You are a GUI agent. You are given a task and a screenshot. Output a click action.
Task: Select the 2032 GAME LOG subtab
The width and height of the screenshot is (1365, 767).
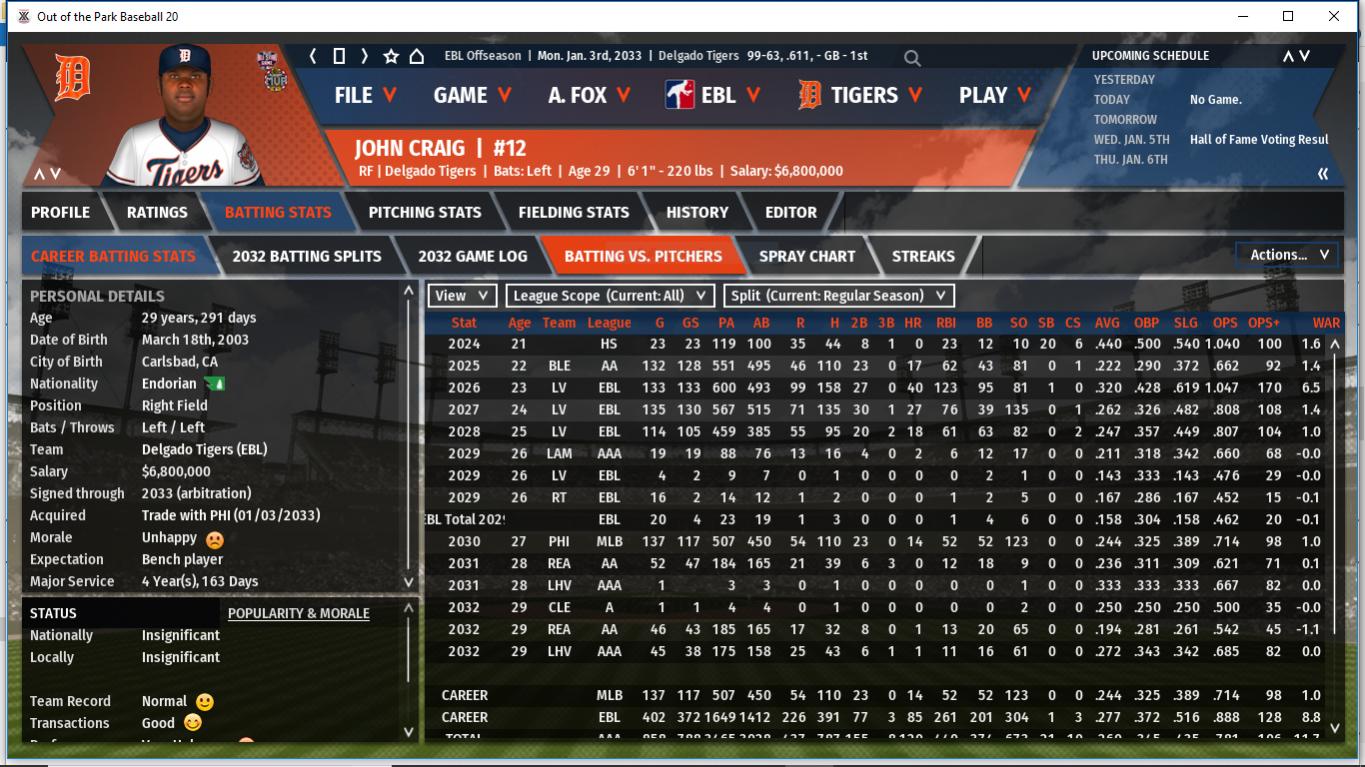472,256
